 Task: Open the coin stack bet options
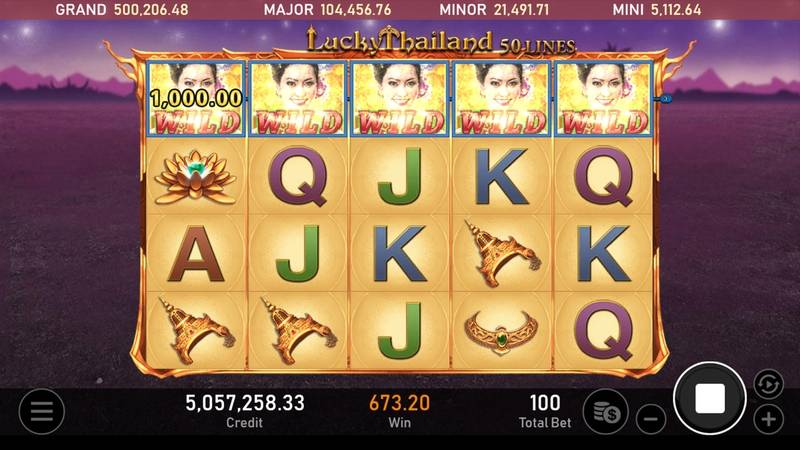click(x=605, y=411)
